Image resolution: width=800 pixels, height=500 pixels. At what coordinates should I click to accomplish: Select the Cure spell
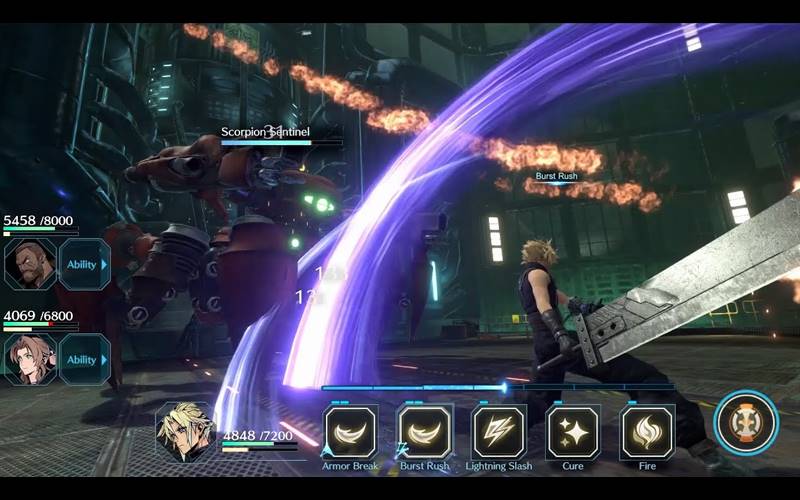click(x=573, y=431)
